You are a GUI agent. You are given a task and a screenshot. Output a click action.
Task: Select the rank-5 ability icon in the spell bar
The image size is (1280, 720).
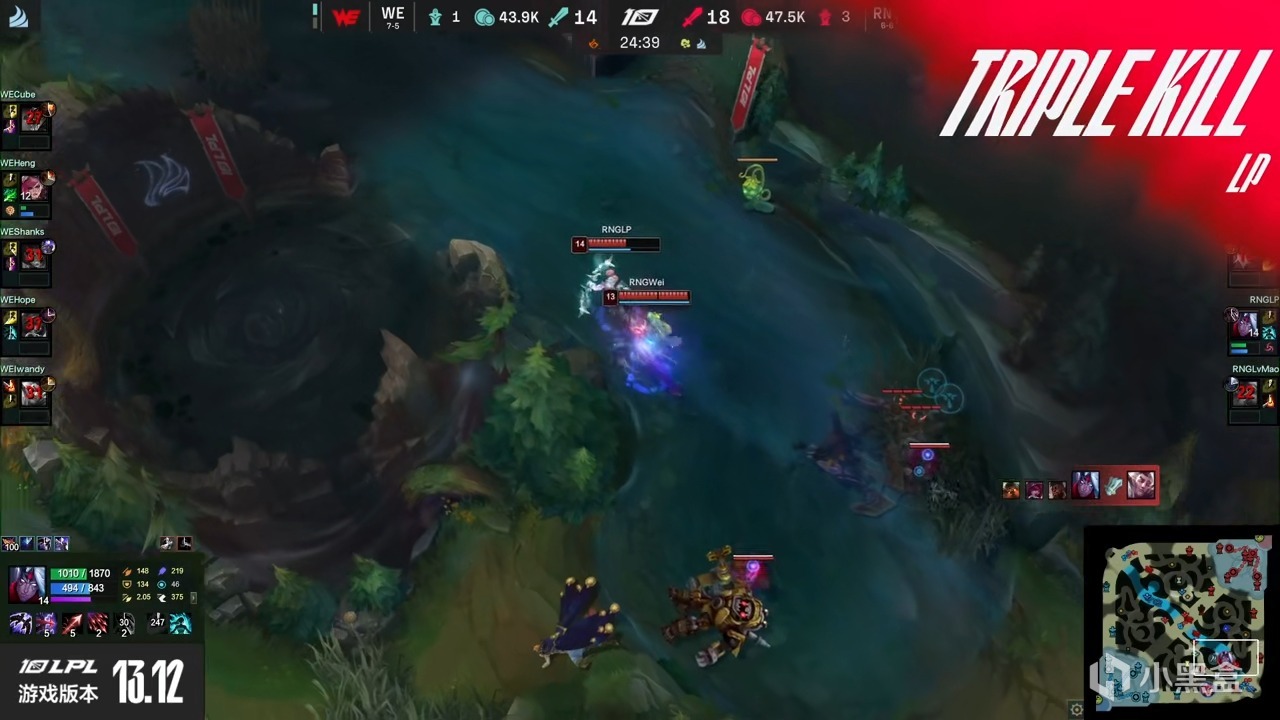46,624
